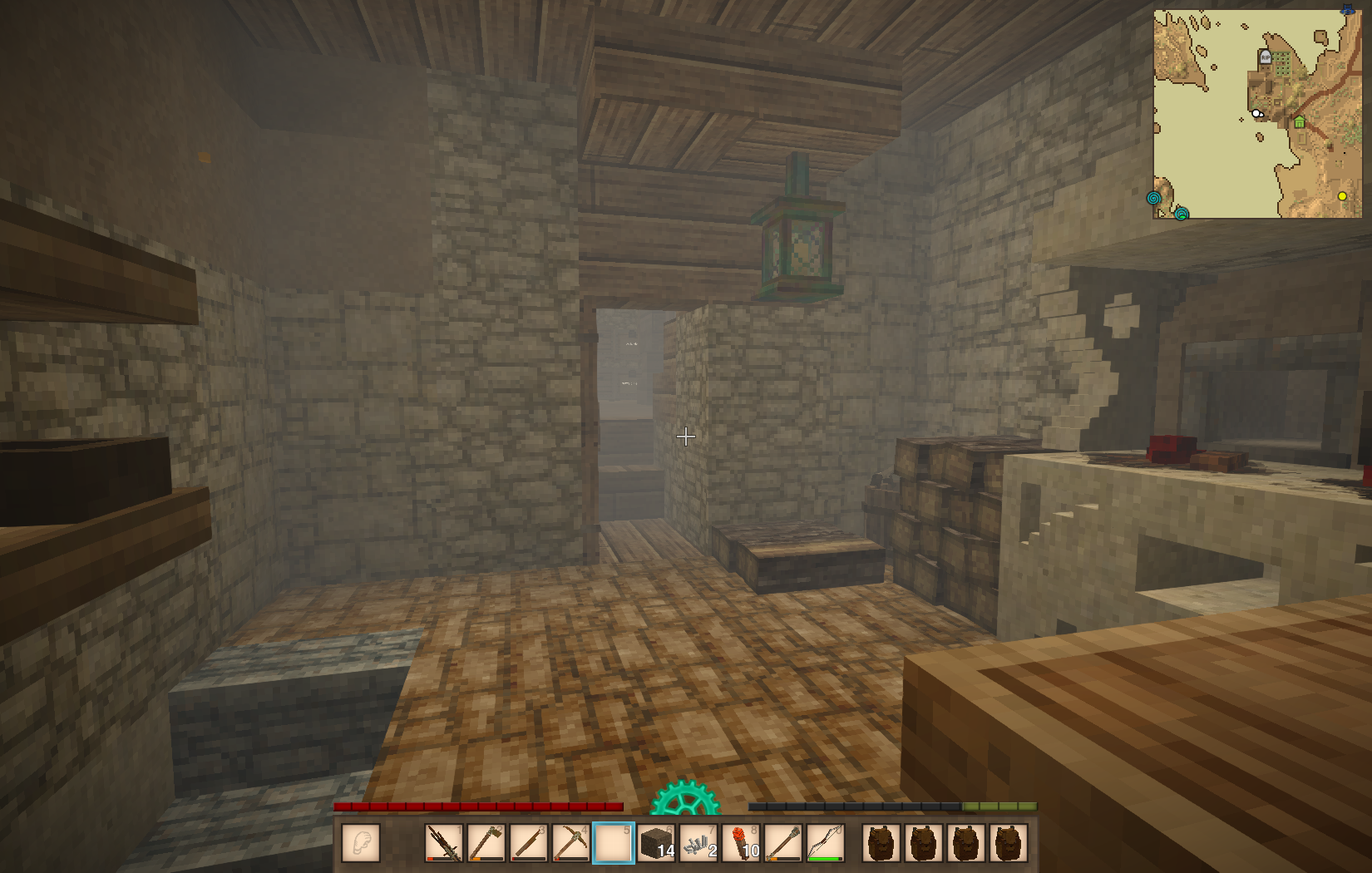This screenshot has height=873, width=1372.
Task: Click the white player marker on minimap
Action: point(1257,113)
